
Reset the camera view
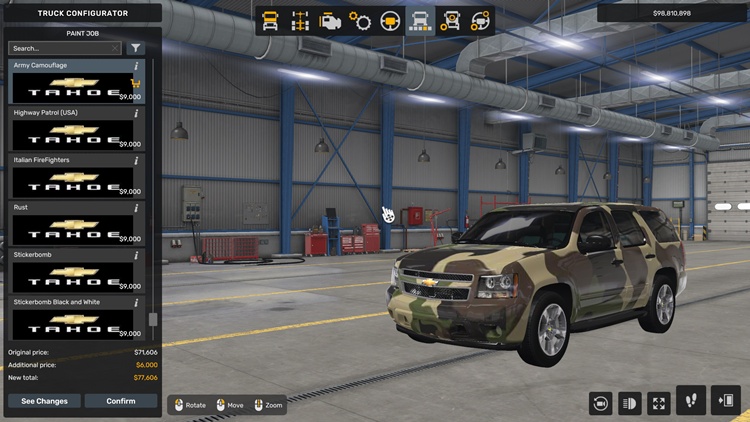click(601, 402)
